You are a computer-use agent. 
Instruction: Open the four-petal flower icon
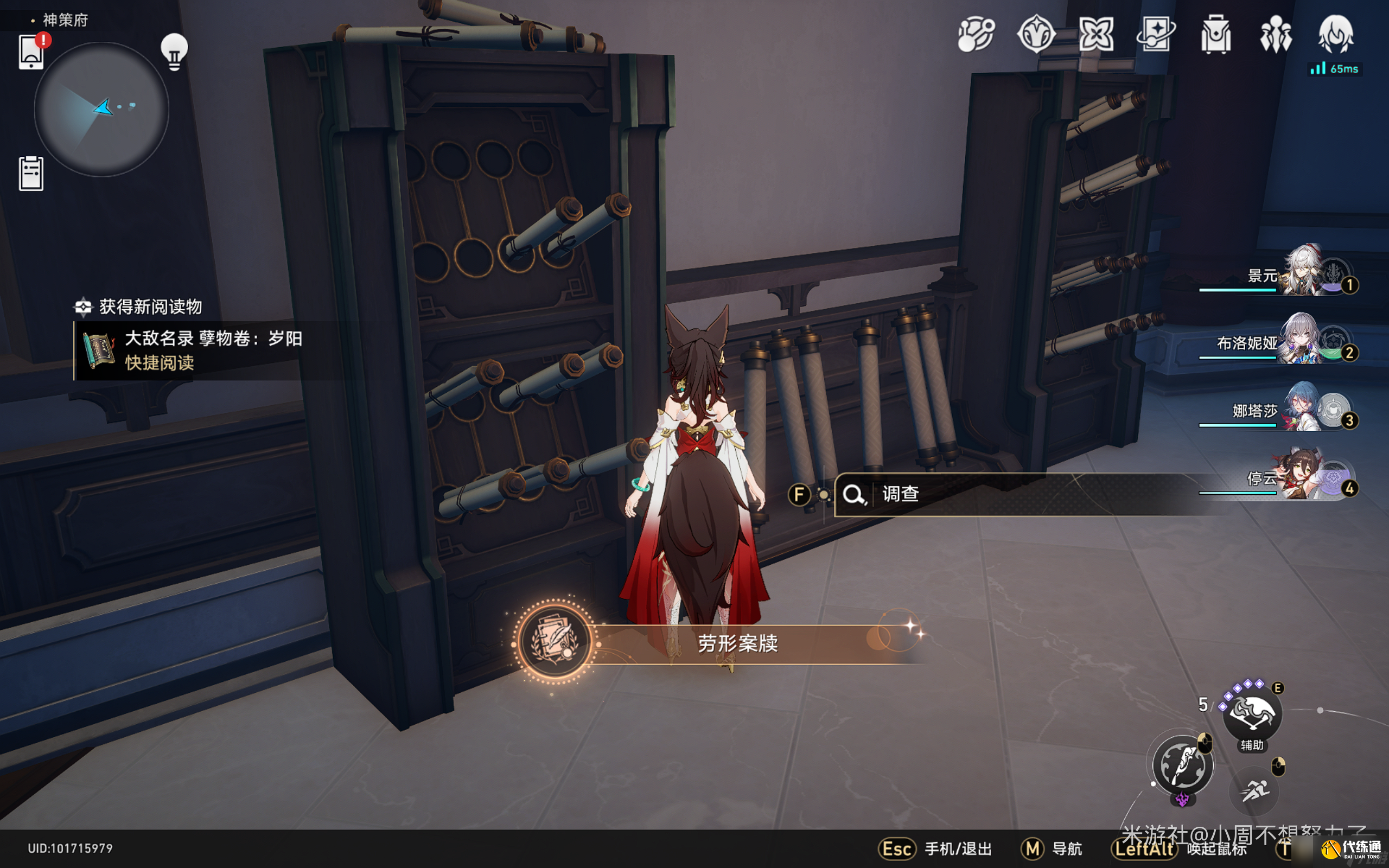[1096, 34]
